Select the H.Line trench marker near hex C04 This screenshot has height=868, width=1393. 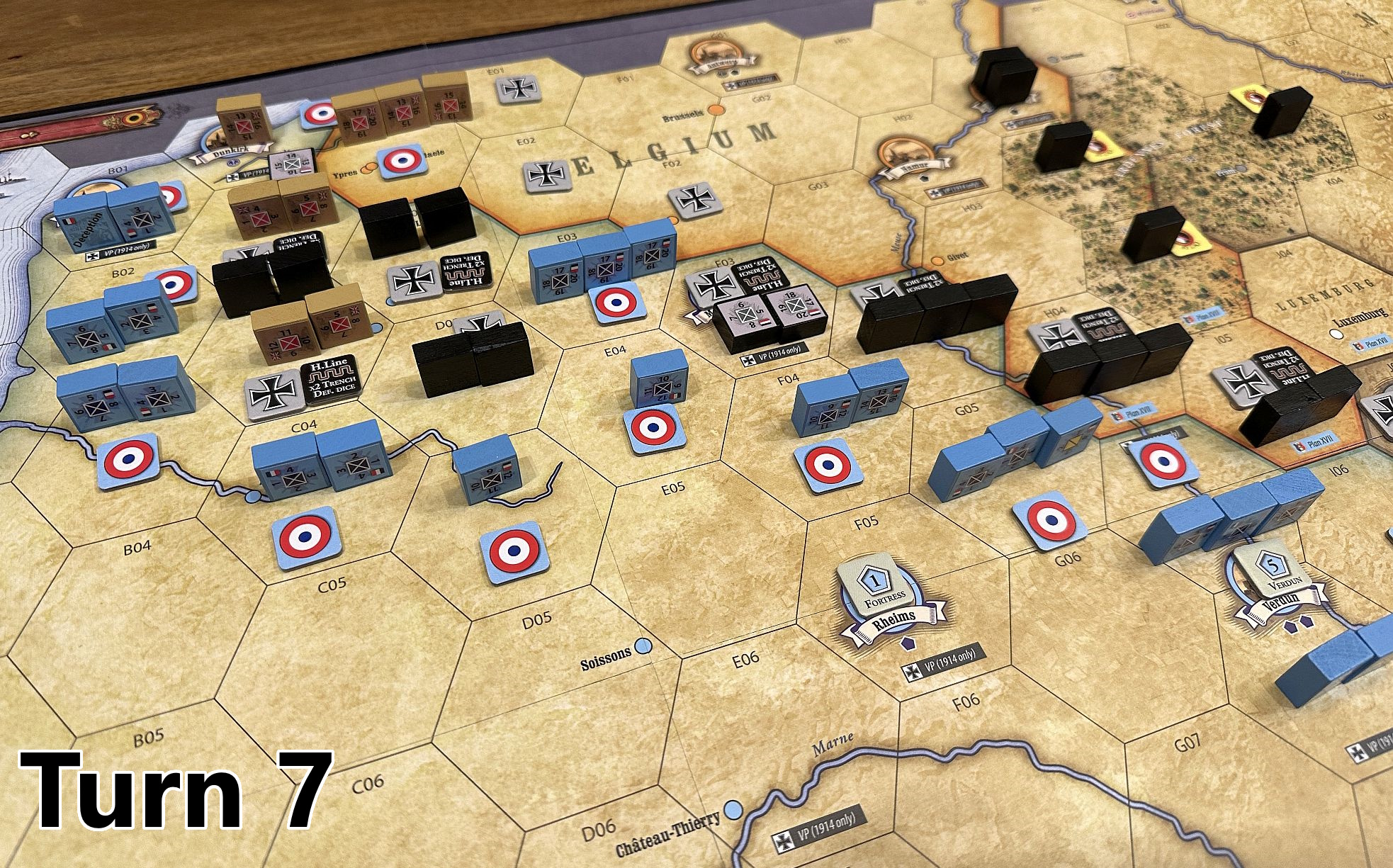pos(332,385)
